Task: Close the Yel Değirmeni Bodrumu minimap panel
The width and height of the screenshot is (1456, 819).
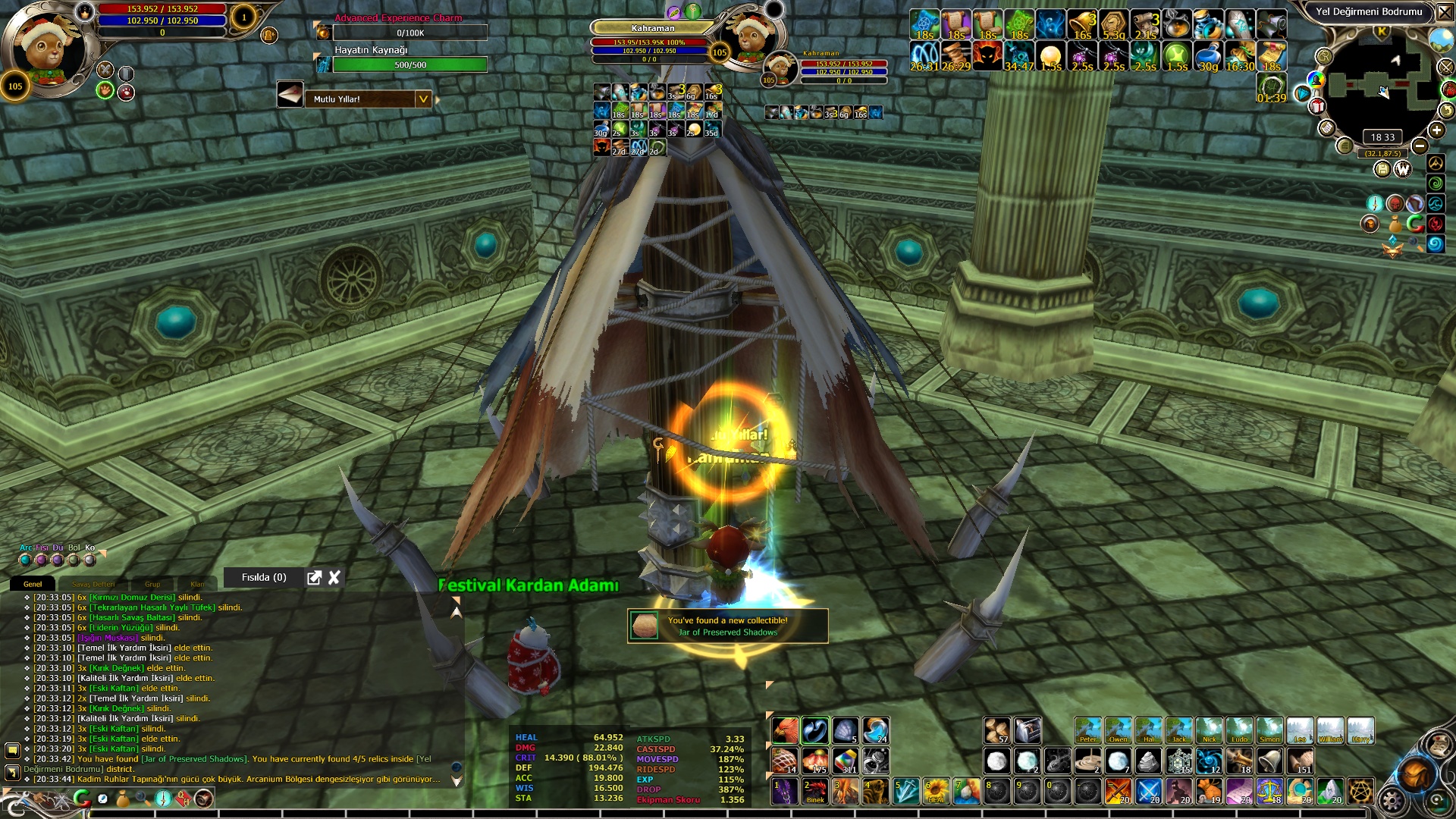Action: 1445,12
